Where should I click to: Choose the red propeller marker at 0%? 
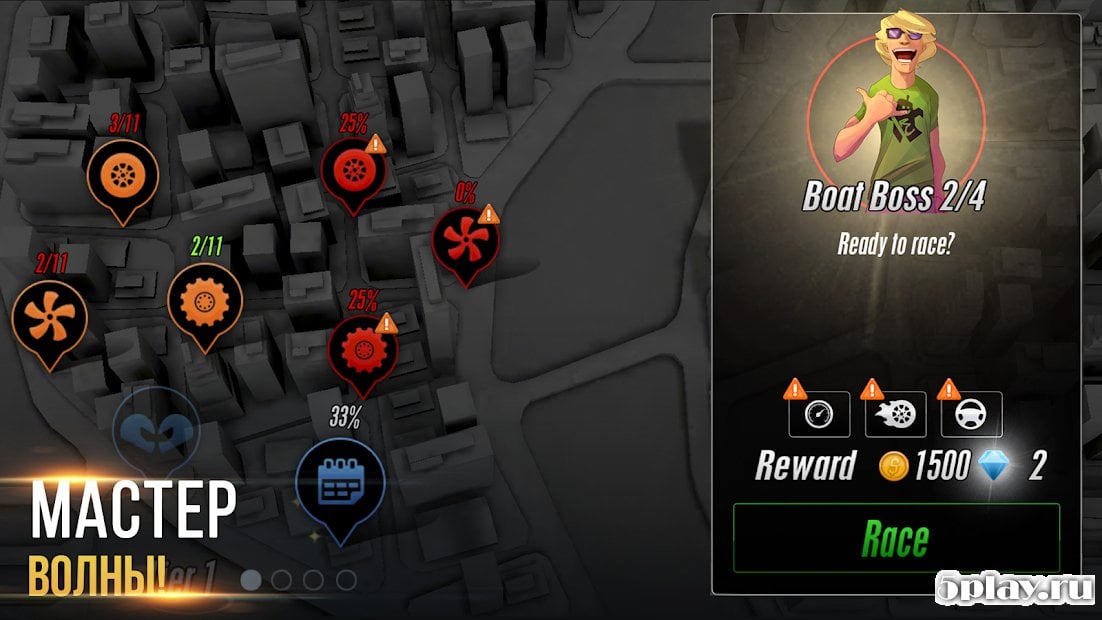(x=463, y=241)
